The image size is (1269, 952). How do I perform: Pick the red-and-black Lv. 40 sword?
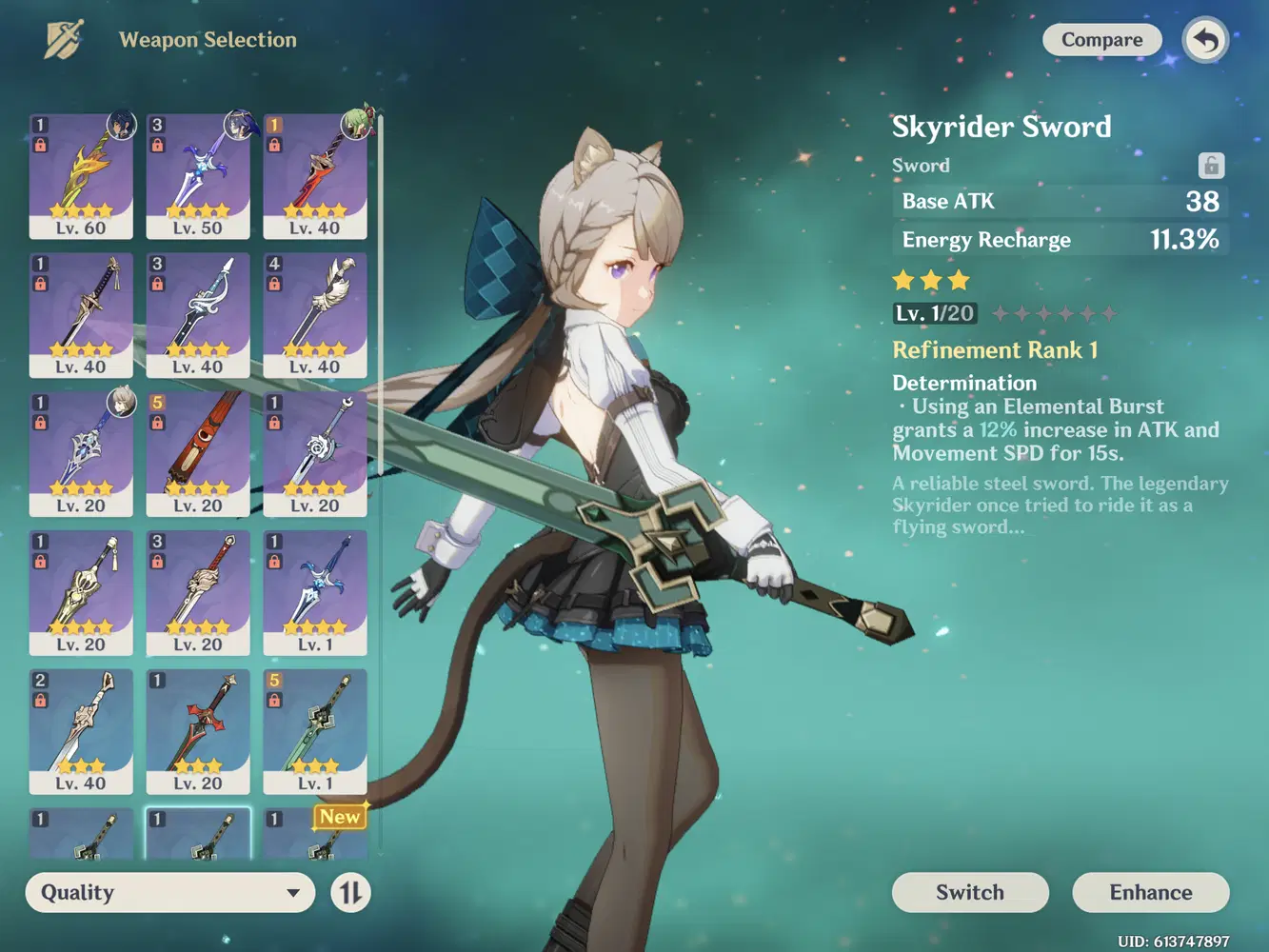pyautogui.click(x=315, y=175)
